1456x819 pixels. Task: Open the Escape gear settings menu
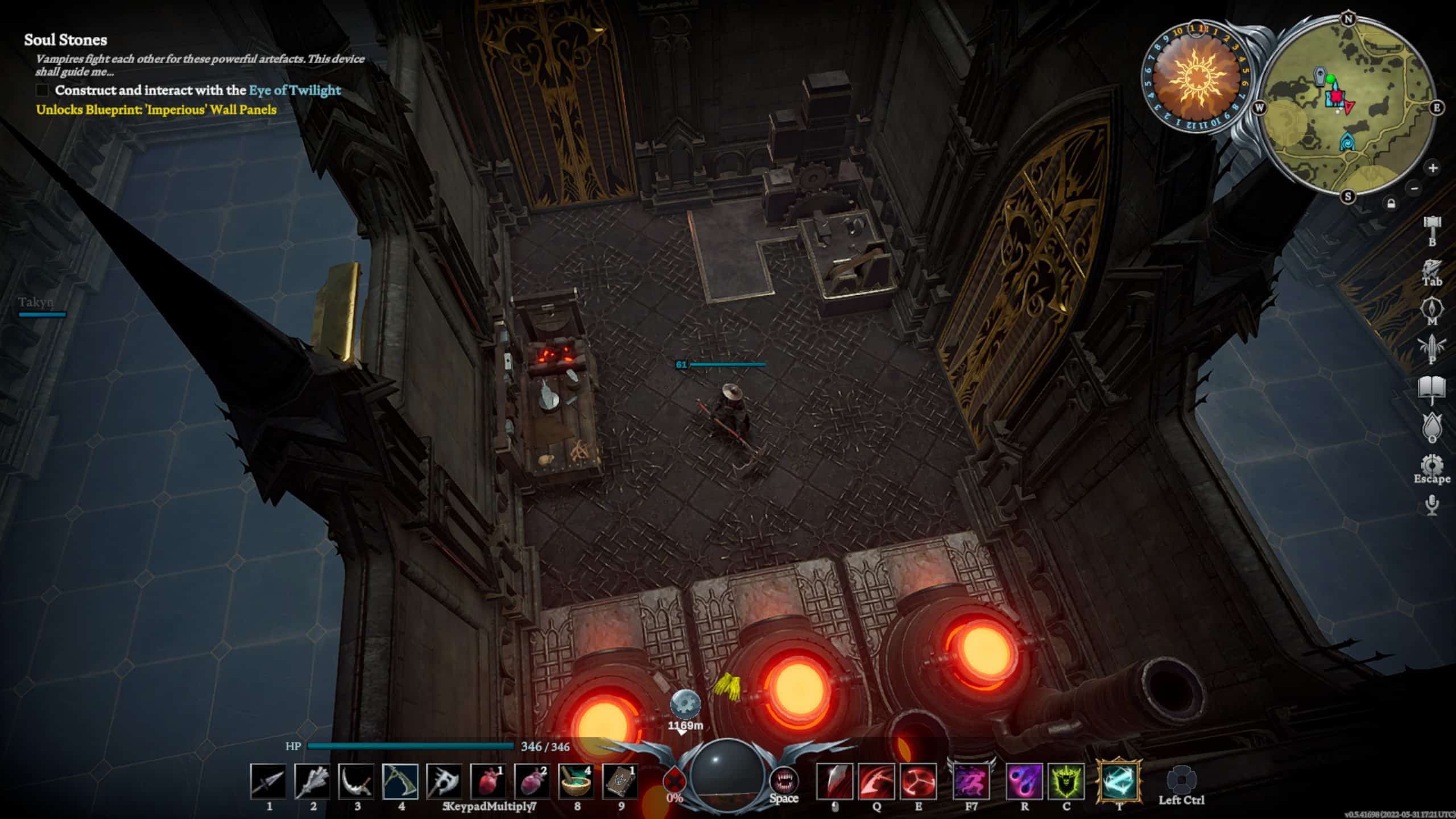[x=1432, y=465]
